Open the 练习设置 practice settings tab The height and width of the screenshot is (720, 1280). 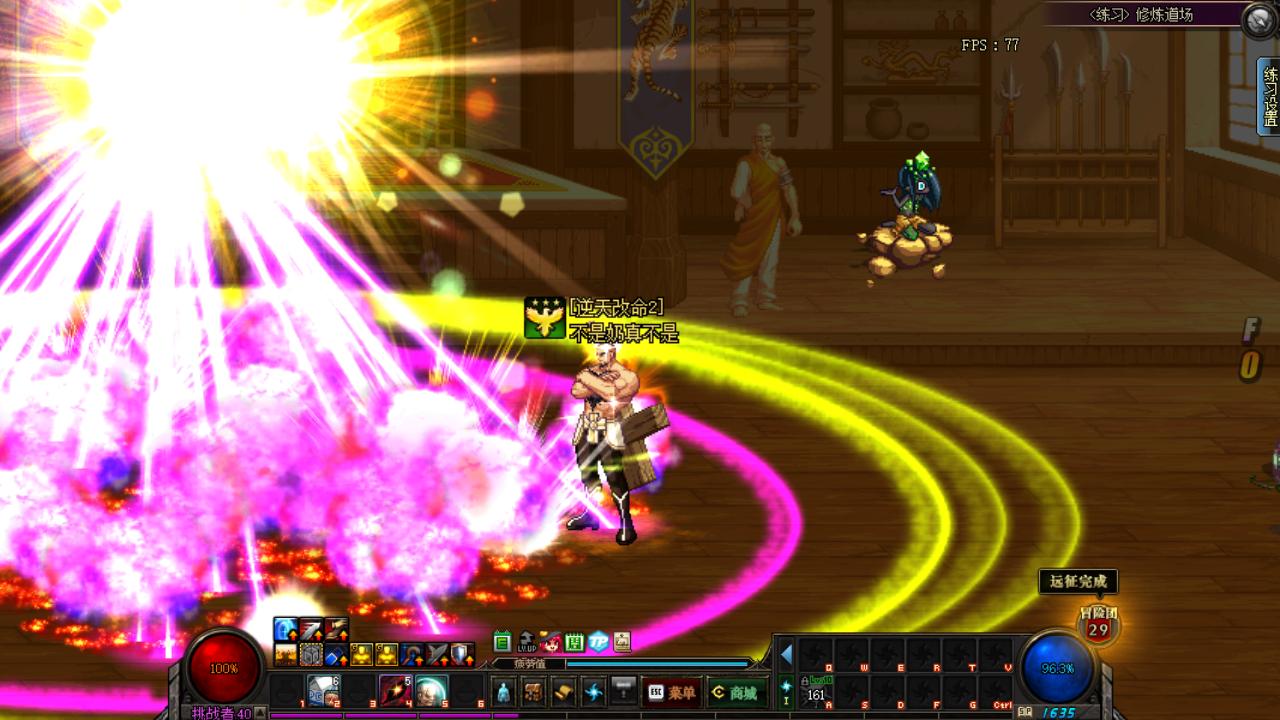1269,96
